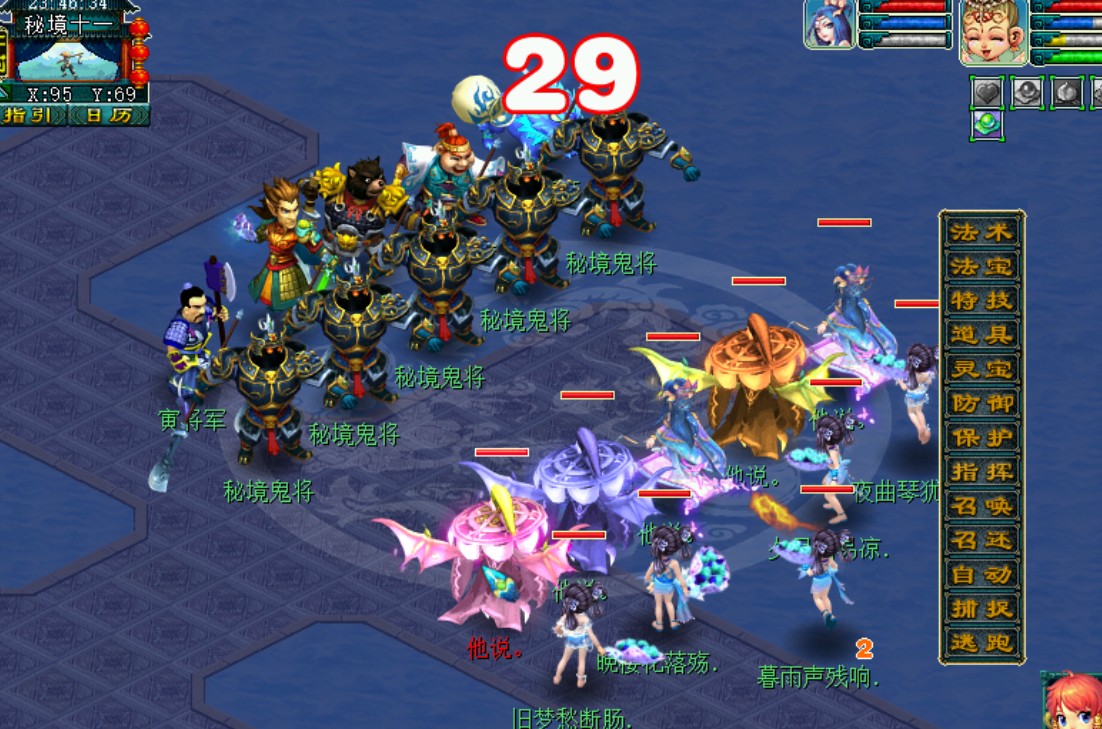Choose 逃跑 to flee the battle
This screenshot has height=729, width=1102.
(981, 642)
